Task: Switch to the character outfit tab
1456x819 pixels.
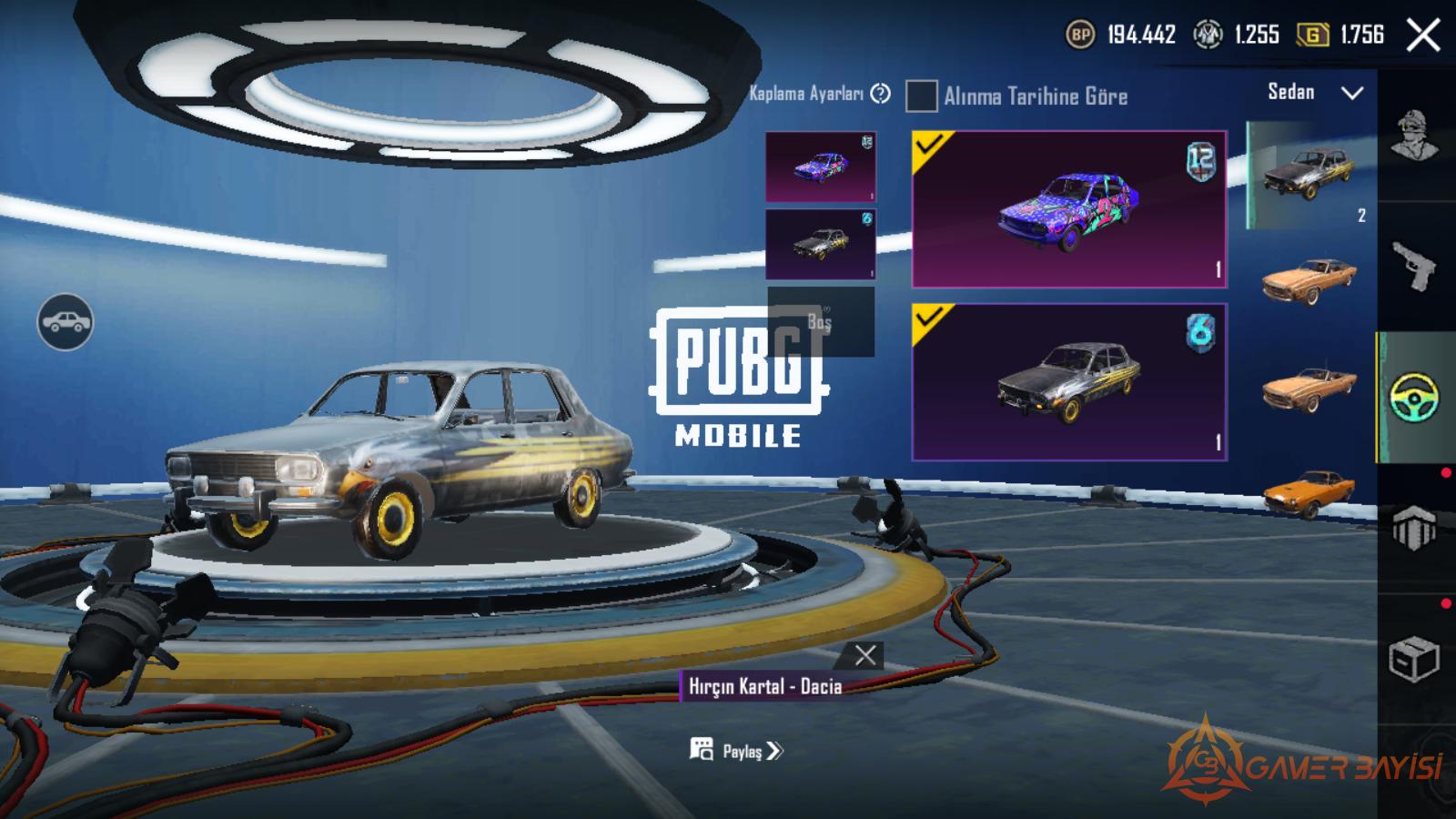Action: (x=1414, y=136)
